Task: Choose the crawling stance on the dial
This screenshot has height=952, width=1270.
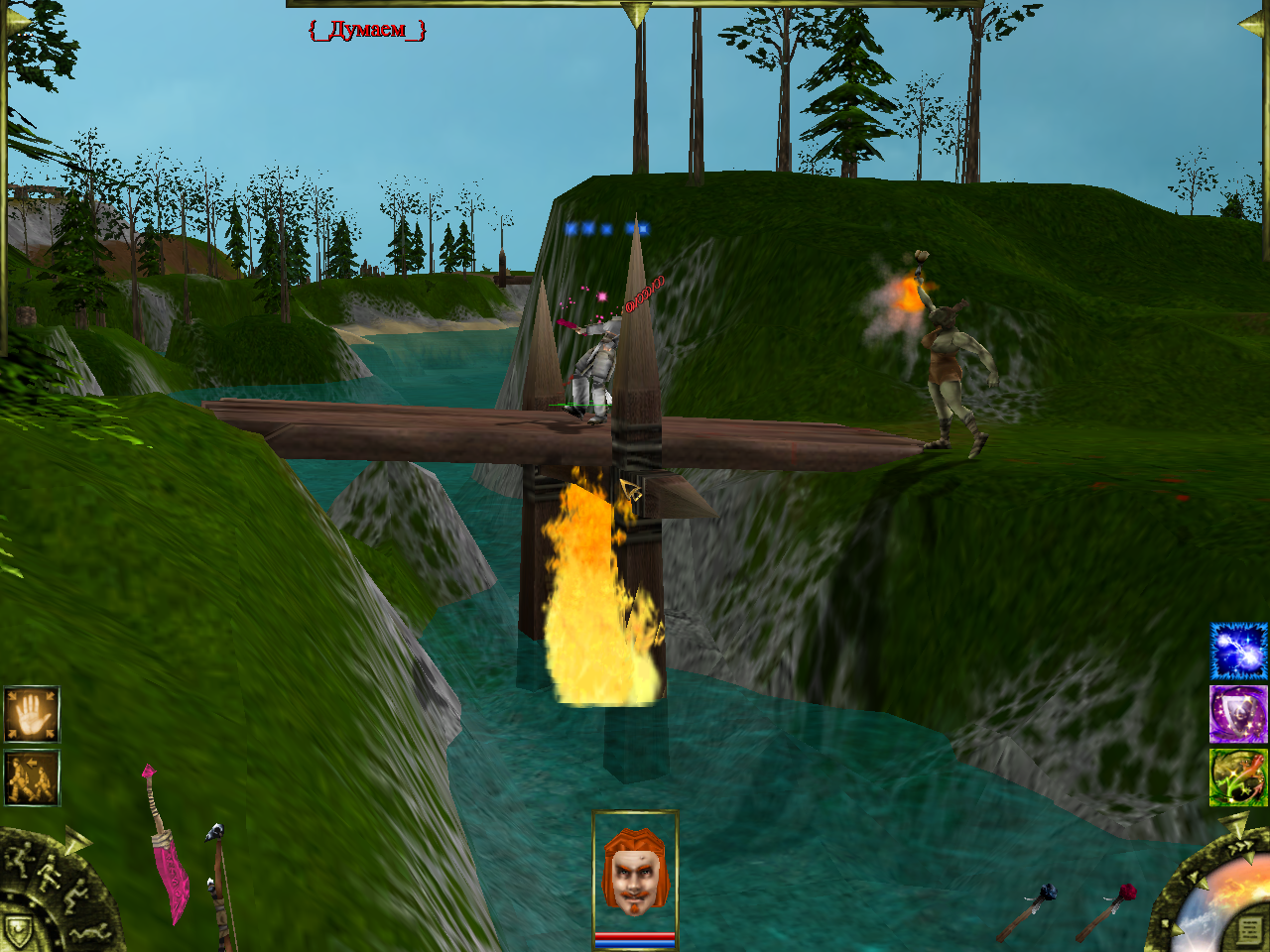Action: click(89, 932)
